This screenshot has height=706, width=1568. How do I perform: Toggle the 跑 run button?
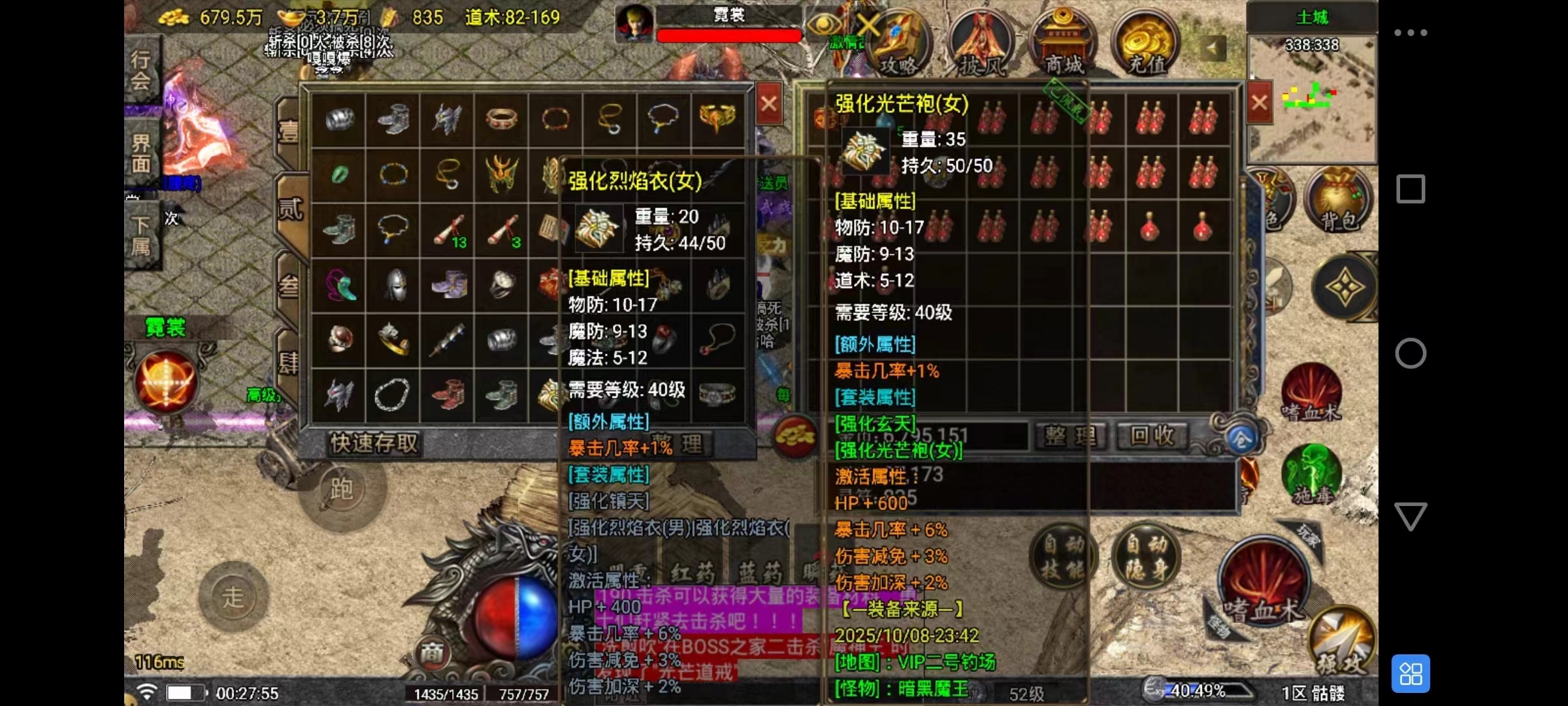point(342,489)
